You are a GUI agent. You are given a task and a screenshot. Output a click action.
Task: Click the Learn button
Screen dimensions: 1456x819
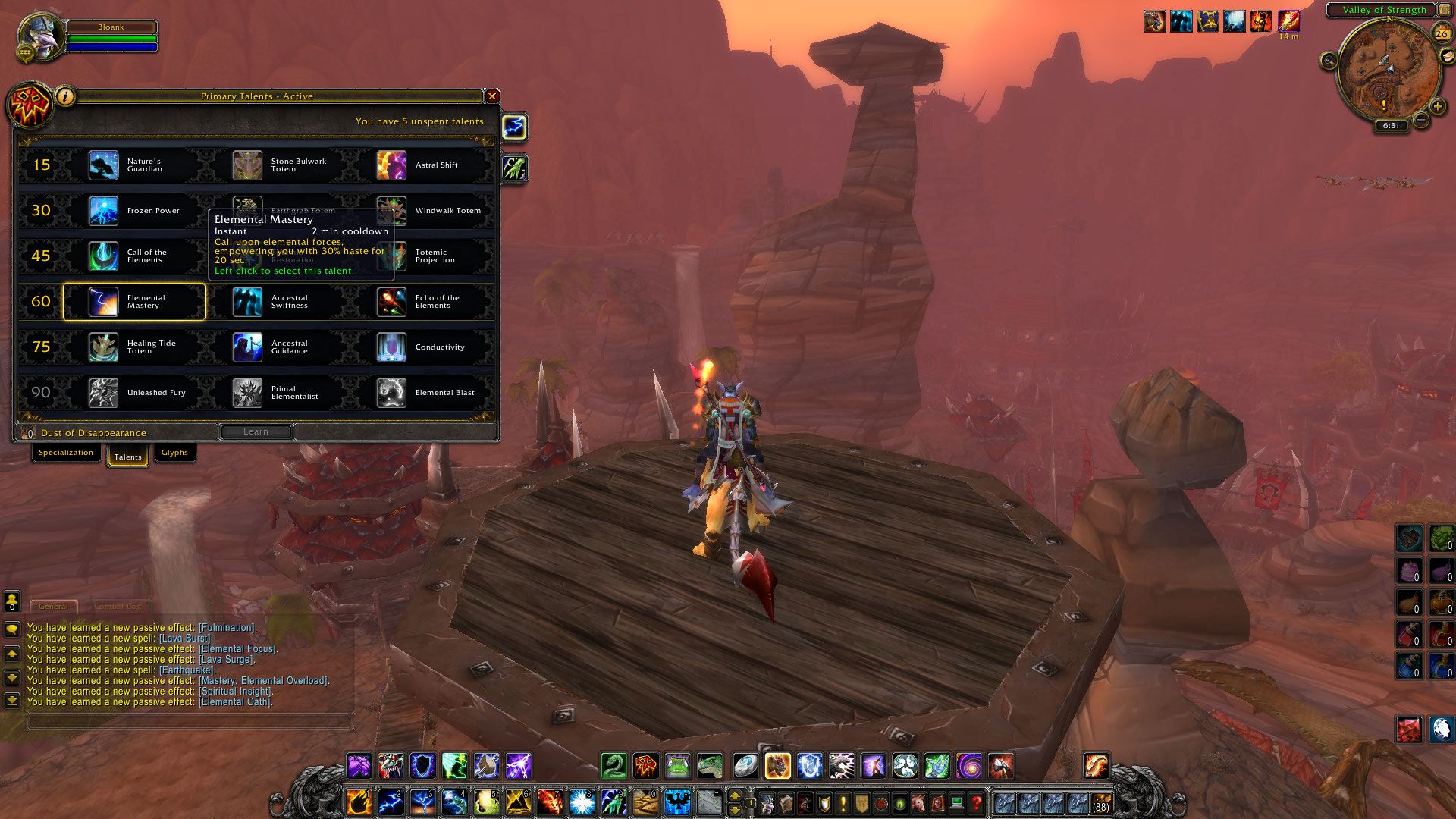256,431
